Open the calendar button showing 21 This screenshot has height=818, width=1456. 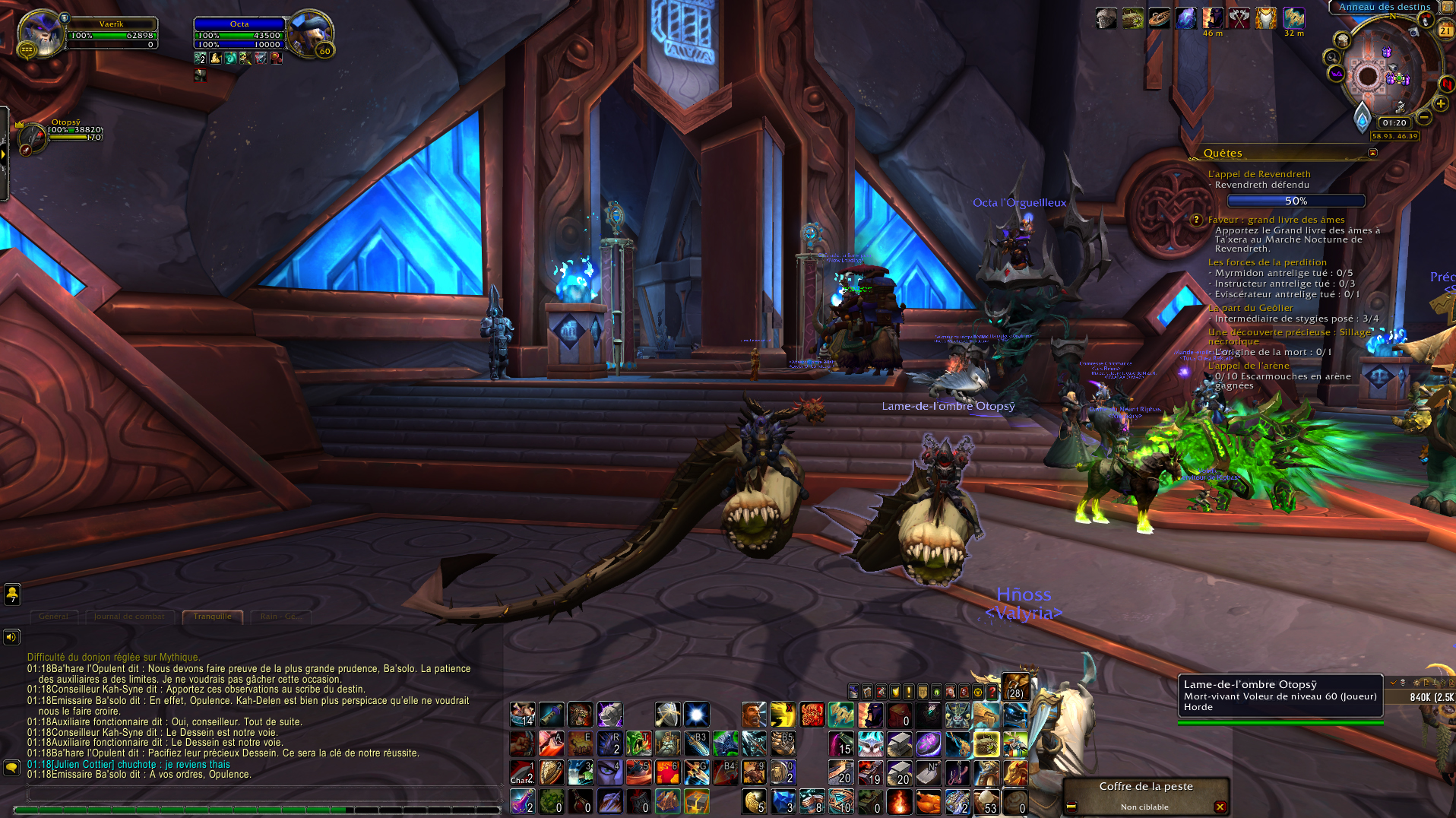coord(1445,30)
